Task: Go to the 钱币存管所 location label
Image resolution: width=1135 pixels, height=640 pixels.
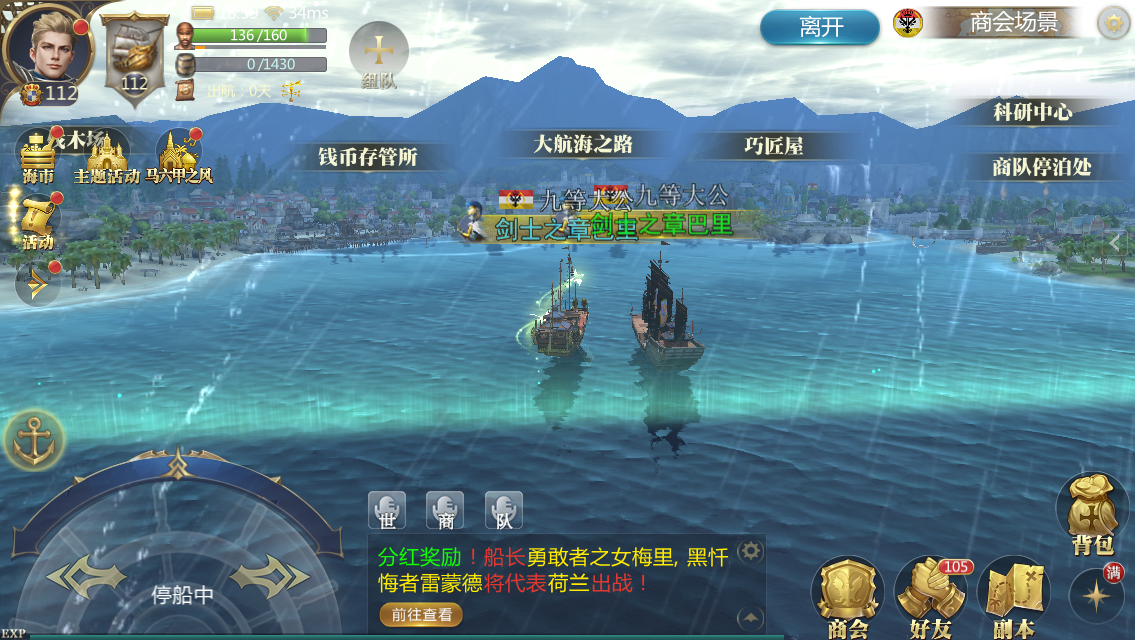Action: coord(367,157)
